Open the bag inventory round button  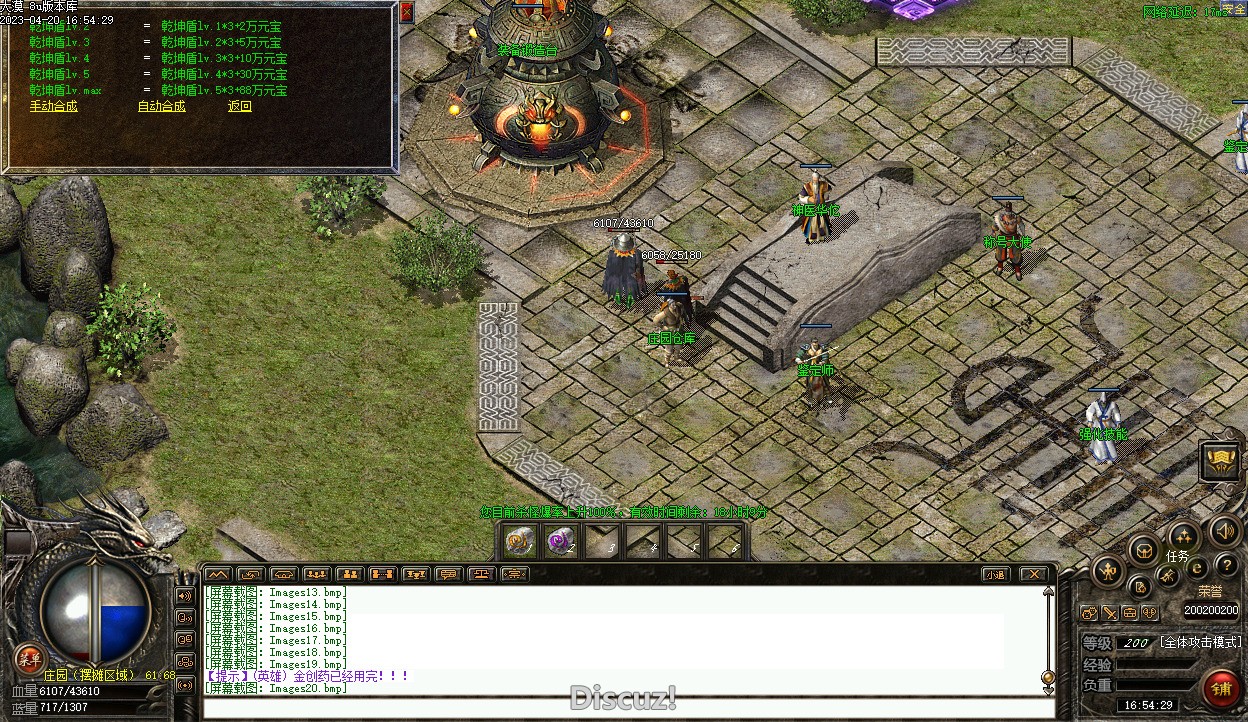click(1144, 549)
